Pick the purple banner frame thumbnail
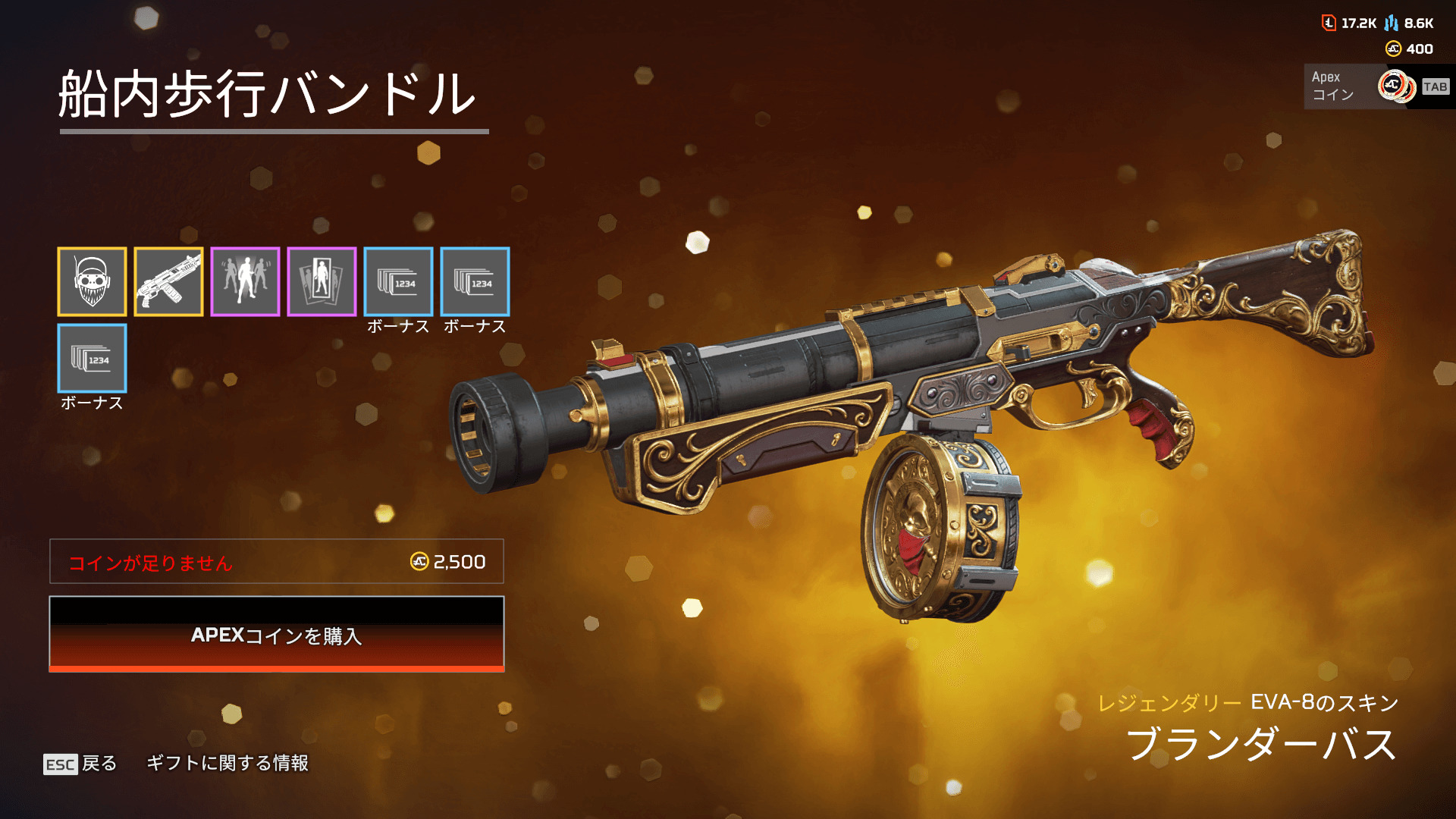Viewport: 1456px width, 819px height. [x=322, y=281]
